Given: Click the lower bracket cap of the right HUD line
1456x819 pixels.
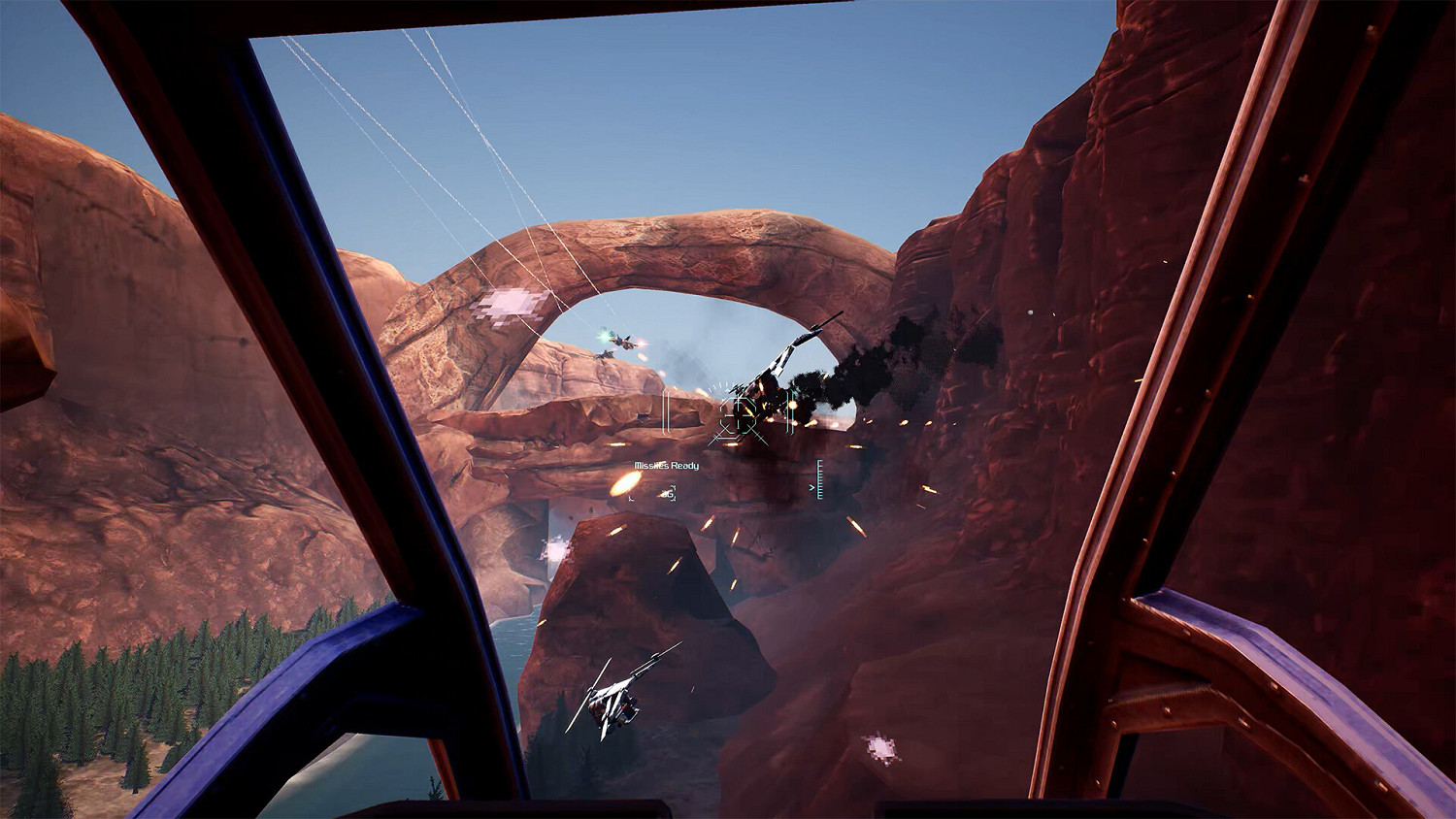Looking at the screenshot, I should 790,433.
